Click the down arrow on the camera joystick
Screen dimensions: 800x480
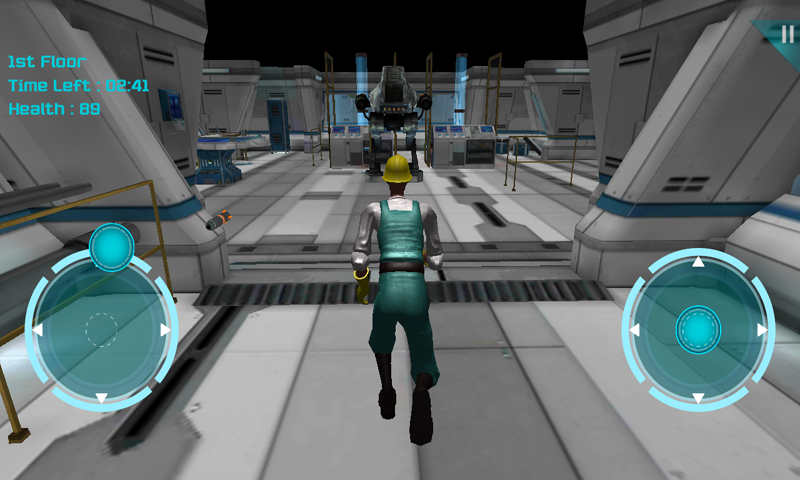tap(698, 397)
